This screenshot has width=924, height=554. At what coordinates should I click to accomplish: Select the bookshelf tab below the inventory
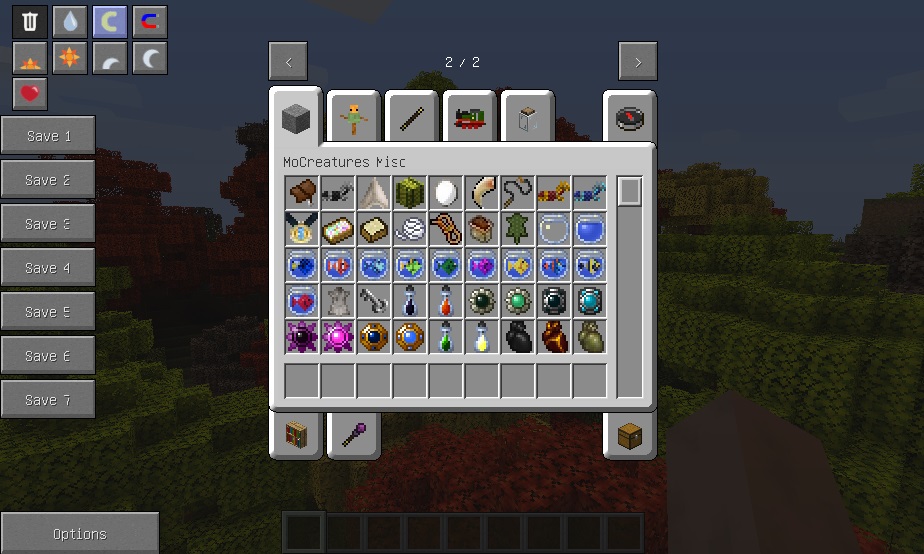tap(296, 436)
